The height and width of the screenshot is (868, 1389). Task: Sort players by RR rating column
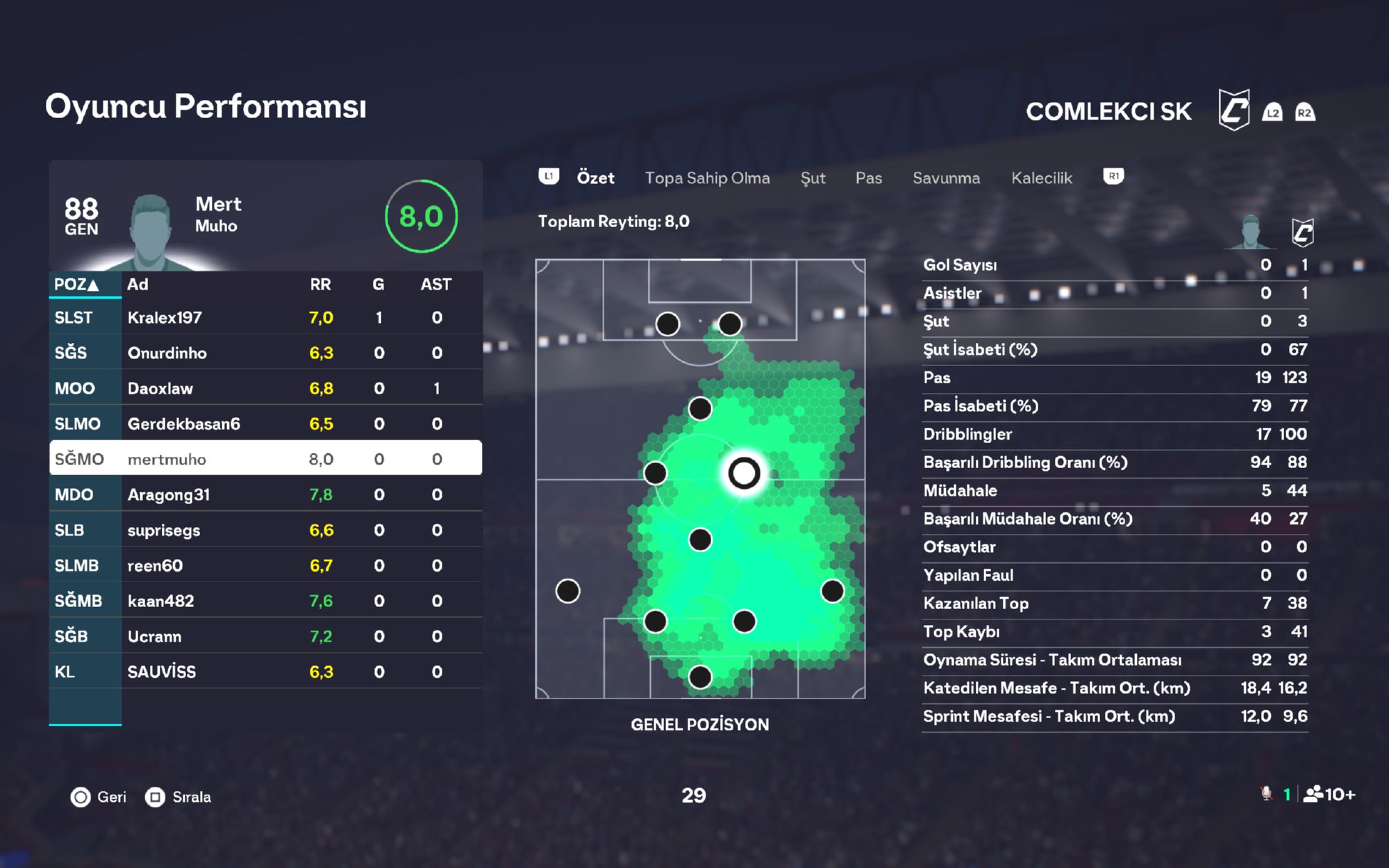[x=320, y=285]
